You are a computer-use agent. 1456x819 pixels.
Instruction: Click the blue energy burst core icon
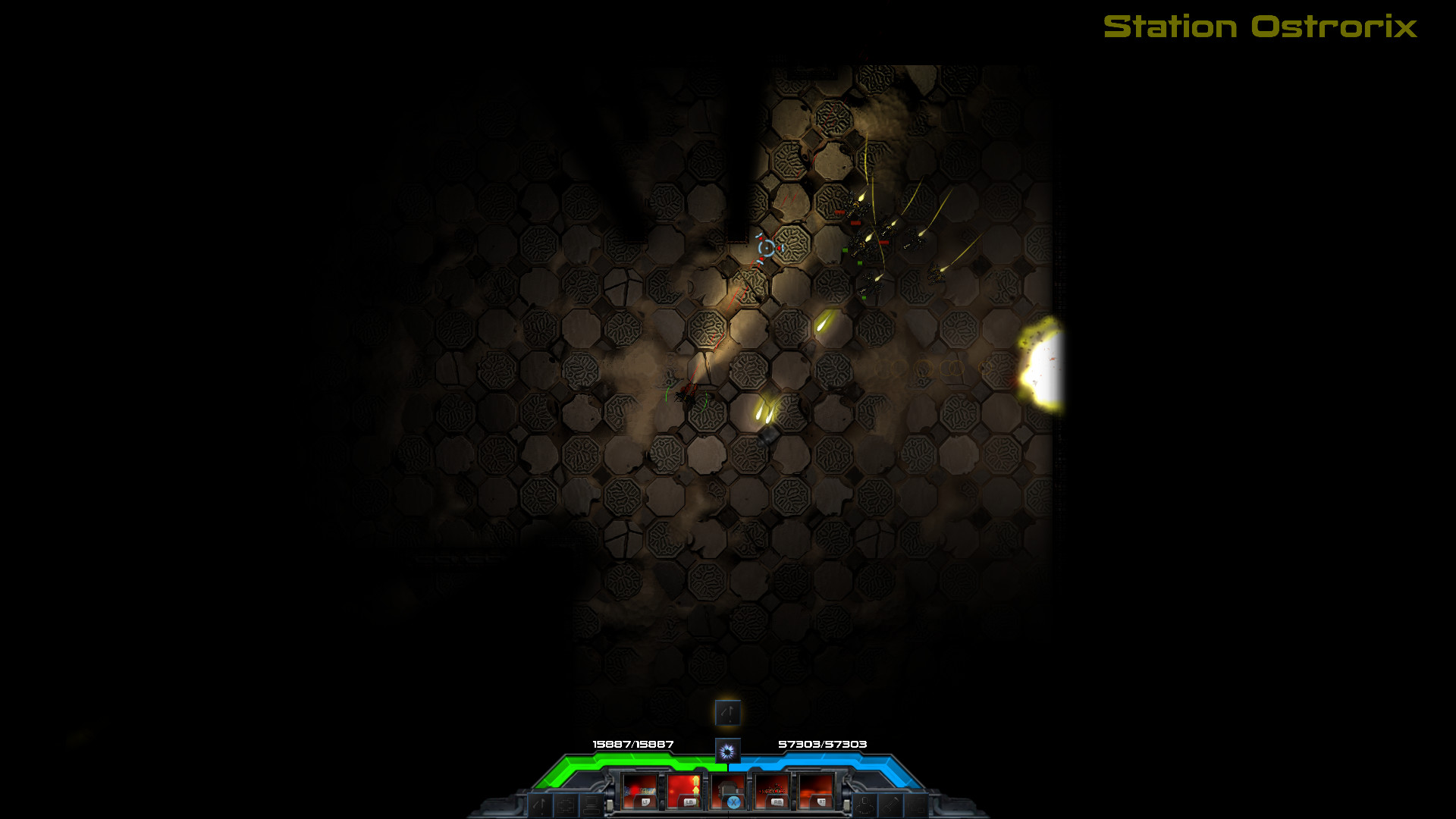(x=726, y=750)
